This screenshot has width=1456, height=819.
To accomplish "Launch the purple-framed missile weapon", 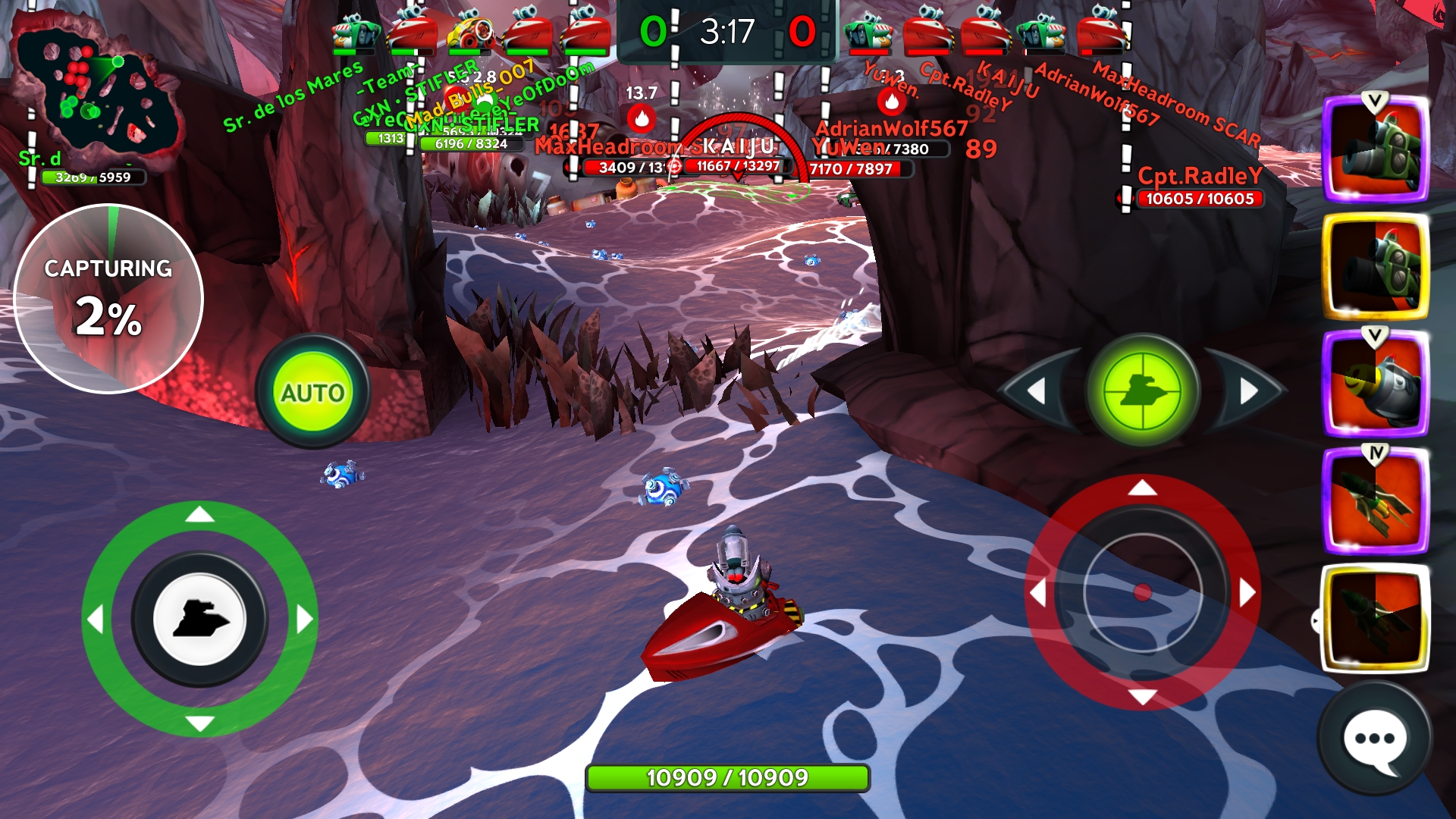I will point(1376,500).
